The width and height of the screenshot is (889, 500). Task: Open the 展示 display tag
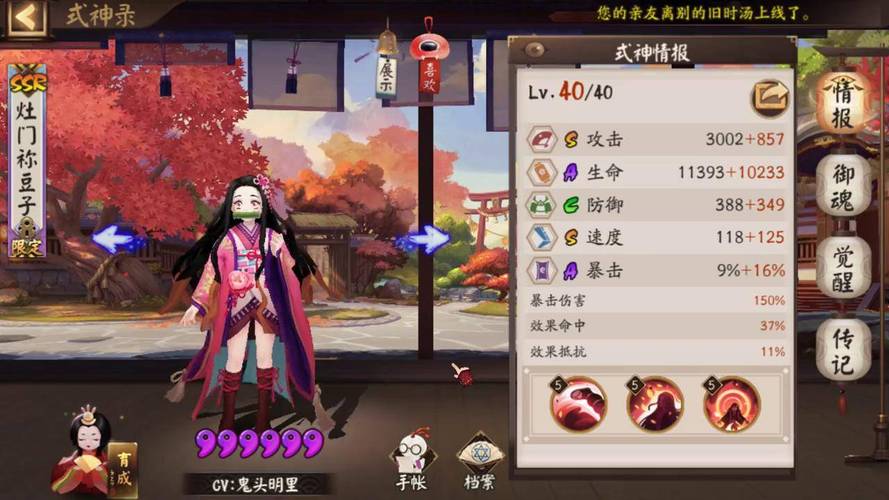(386, 75)
